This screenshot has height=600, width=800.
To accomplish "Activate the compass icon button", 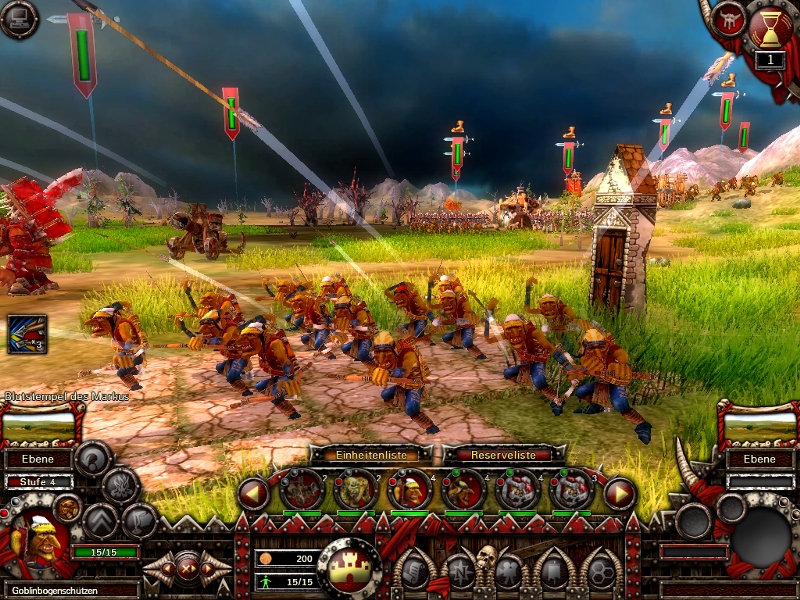I will (x=461, y=572).
